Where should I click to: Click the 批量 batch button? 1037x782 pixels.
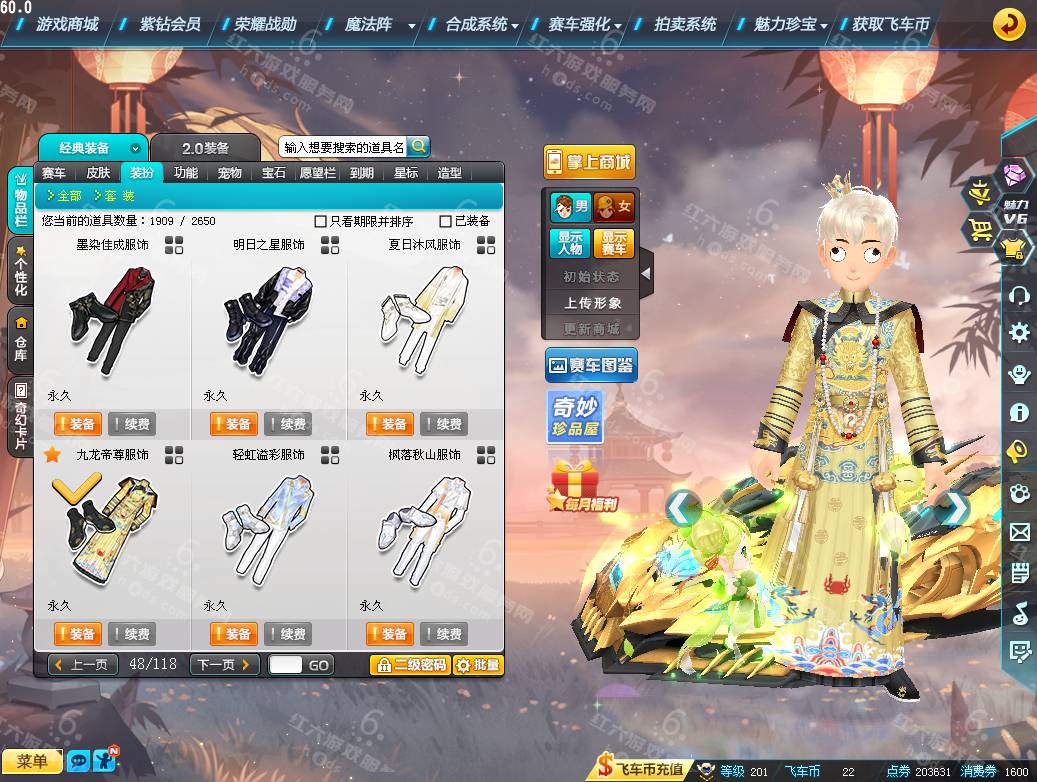point(478,665)
